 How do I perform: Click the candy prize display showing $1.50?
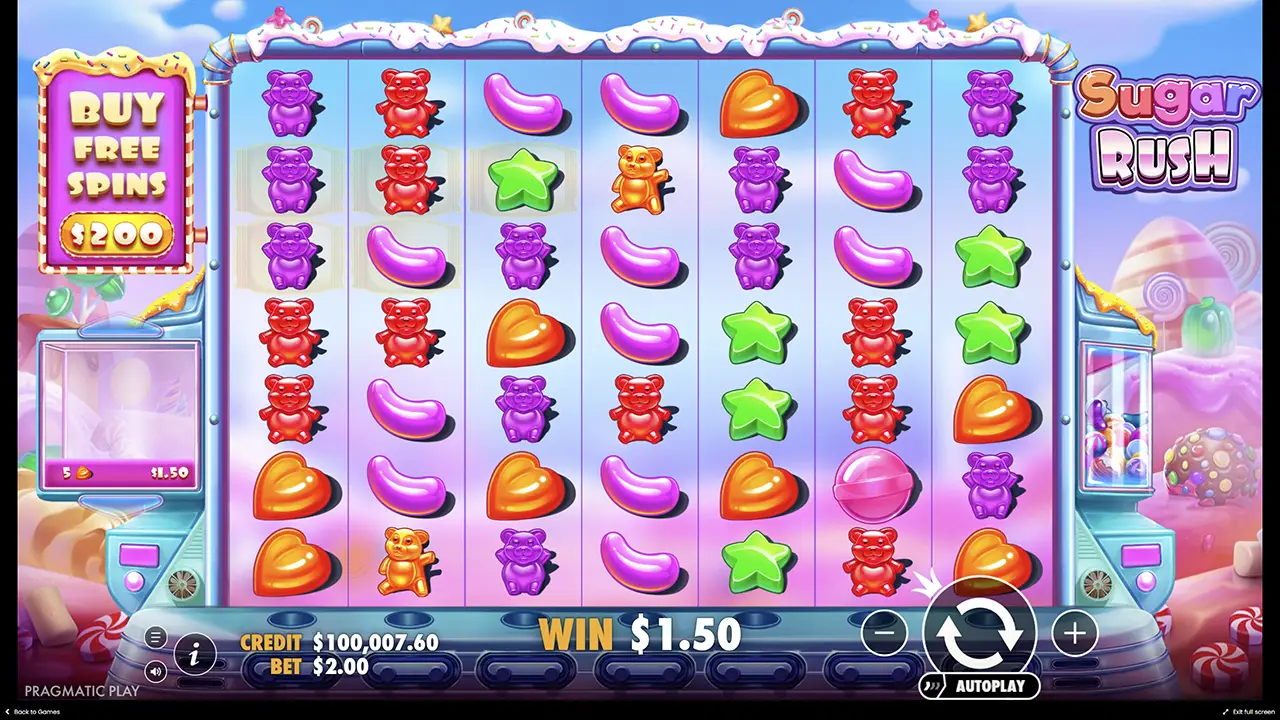(120, 473)
